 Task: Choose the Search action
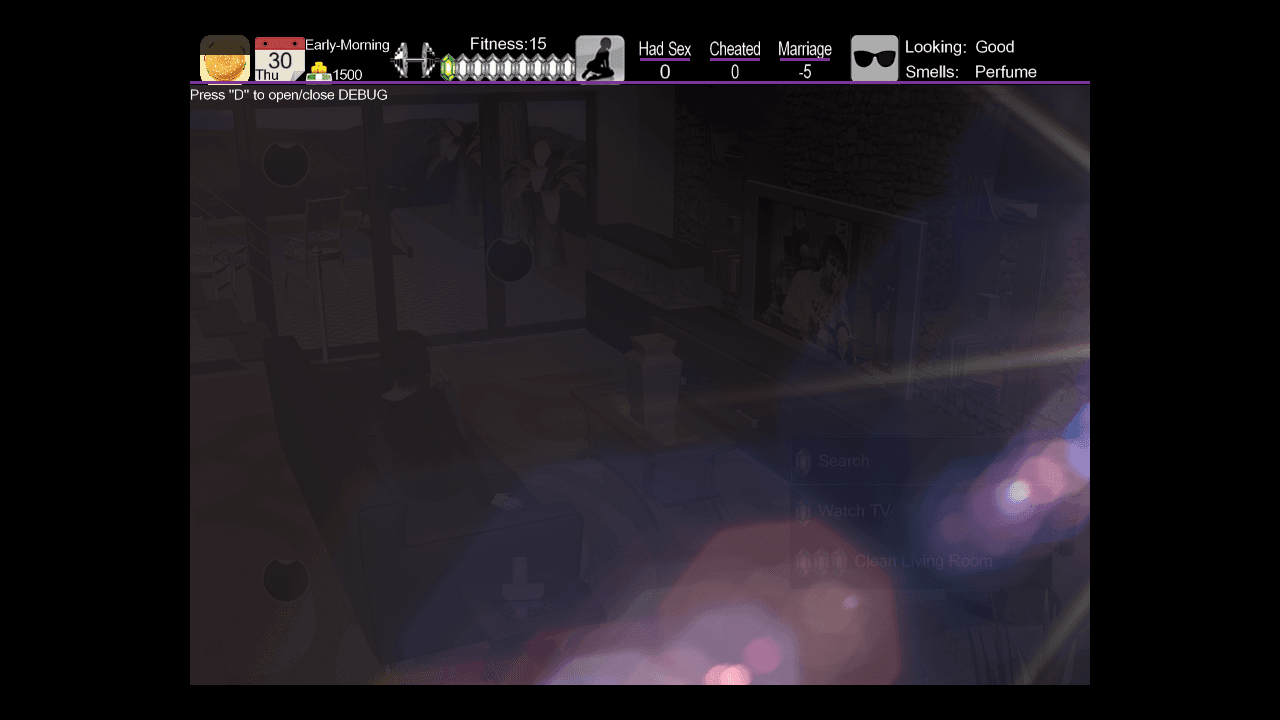point(843,461)
